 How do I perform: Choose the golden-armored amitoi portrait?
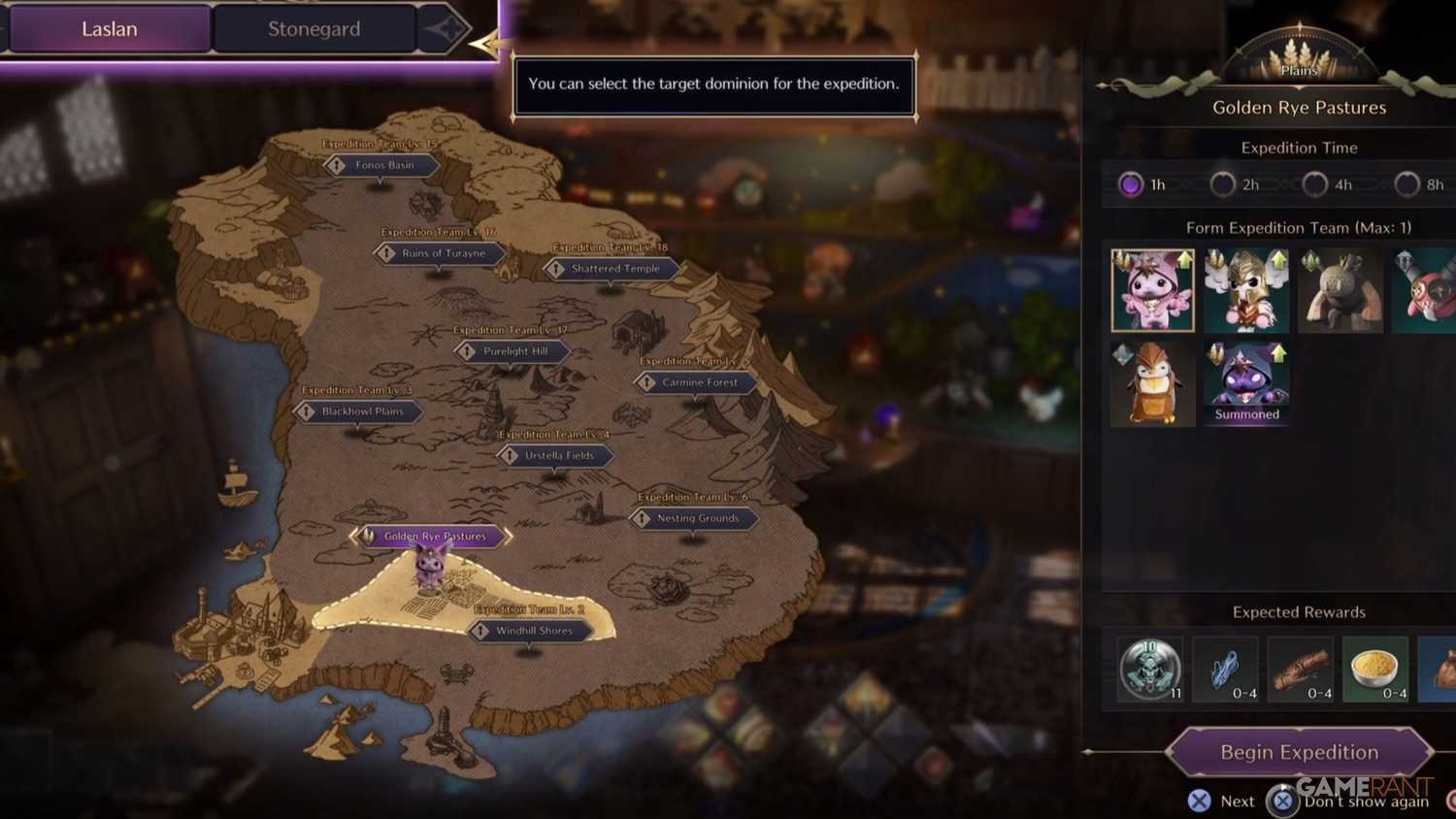point(1246,290)
